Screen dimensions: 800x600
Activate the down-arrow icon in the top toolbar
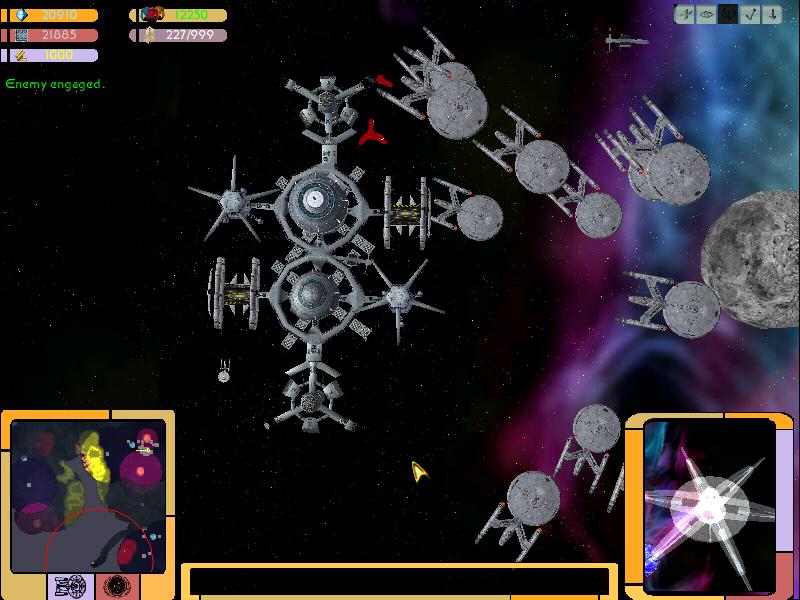pos(773,14)
